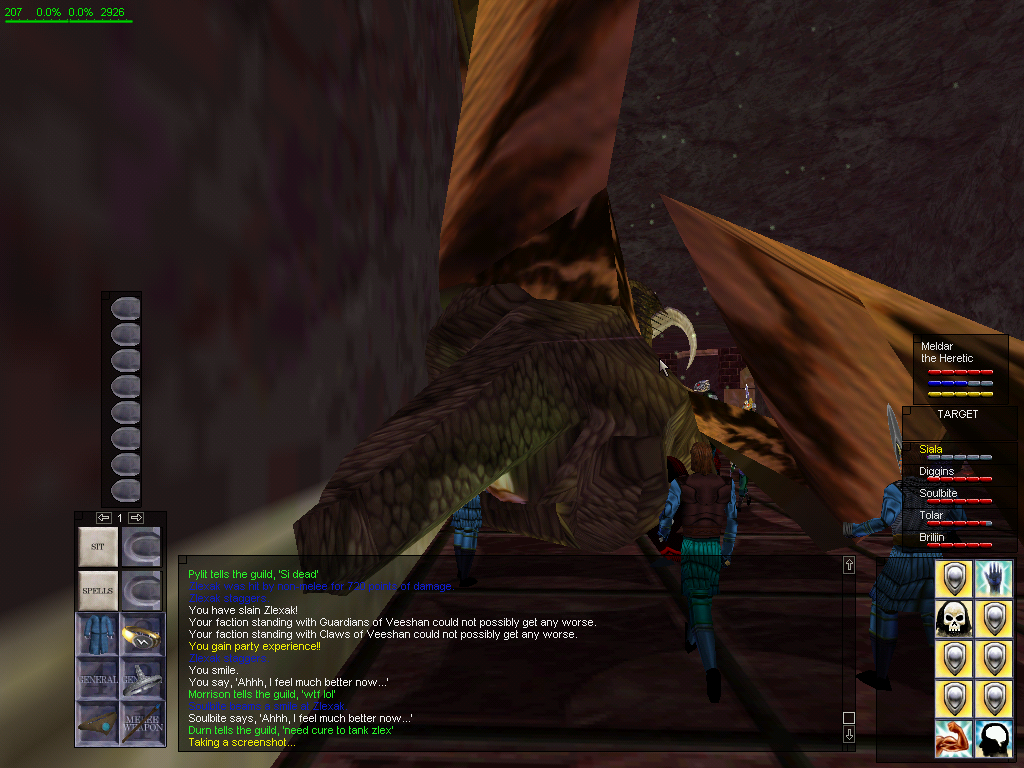Go to the previous hotbar page

(x=103, y=517)
